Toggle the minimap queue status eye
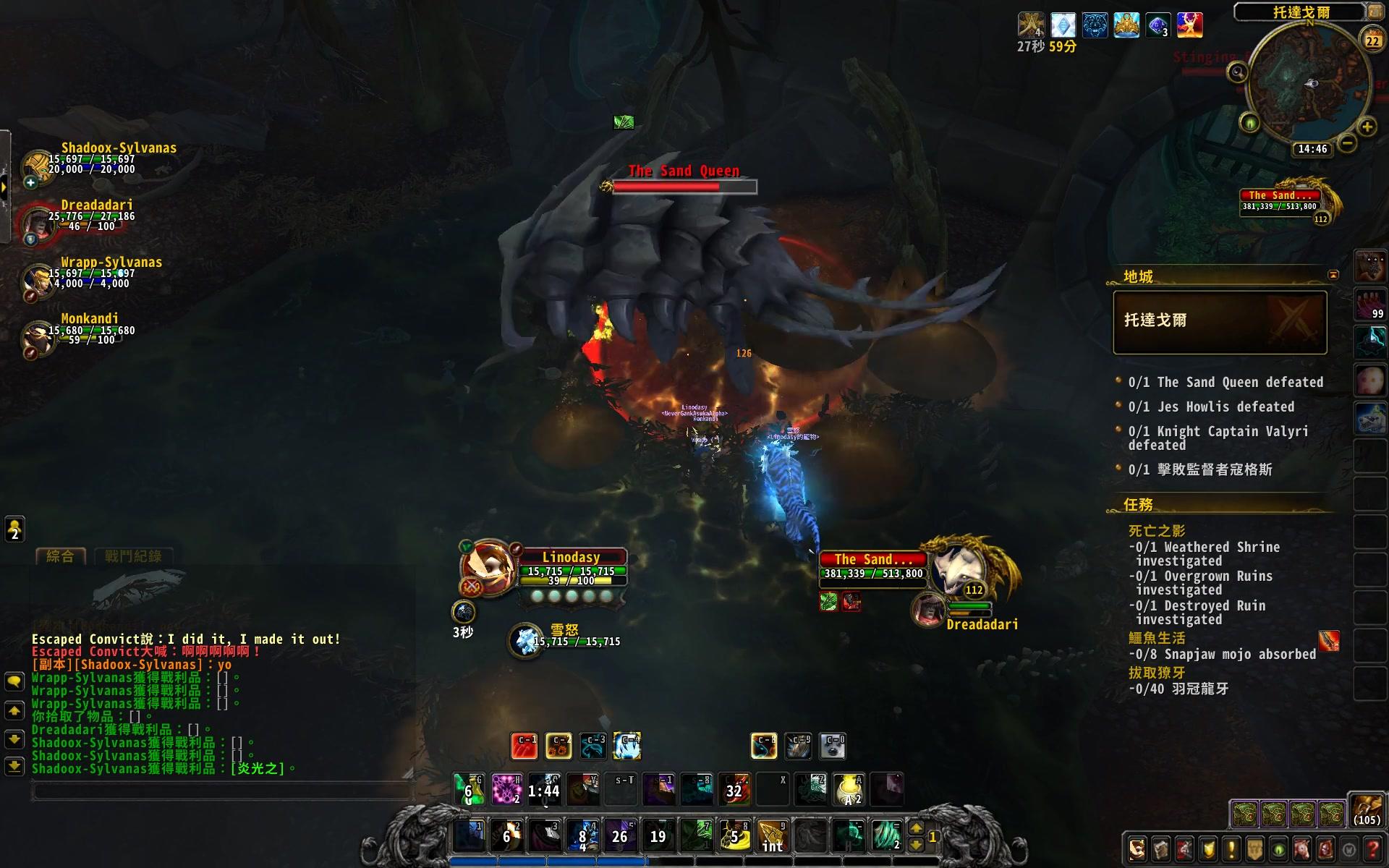 coord(1251,122)
